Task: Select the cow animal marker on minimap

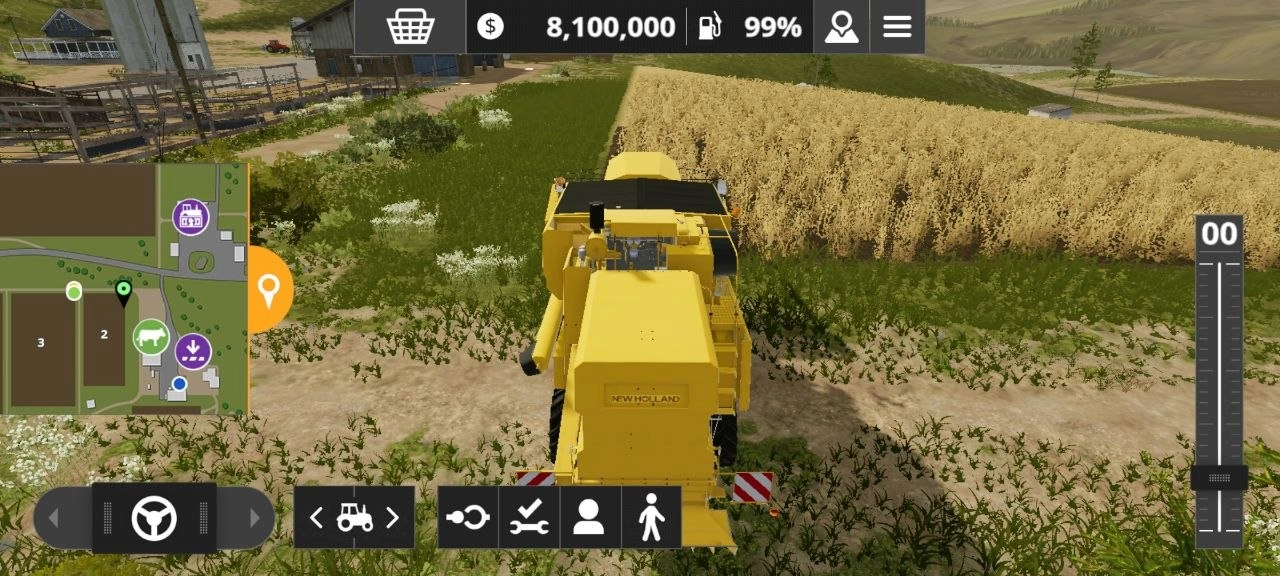Action: [151, 337]
